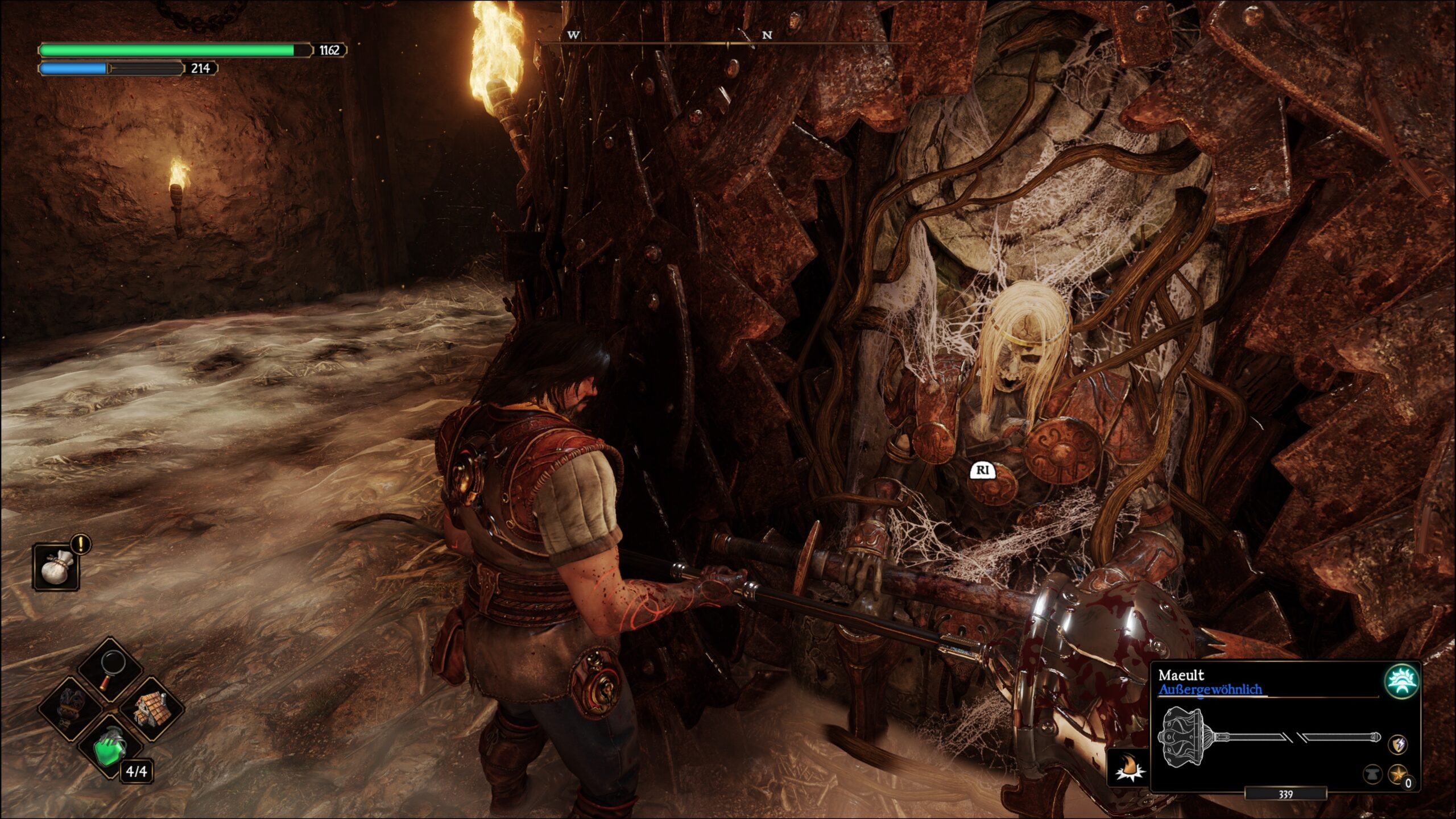Viewport: 1456px width, 819px height.
Task: Select the anvil upgrade icon
Action: [1372, 774]
